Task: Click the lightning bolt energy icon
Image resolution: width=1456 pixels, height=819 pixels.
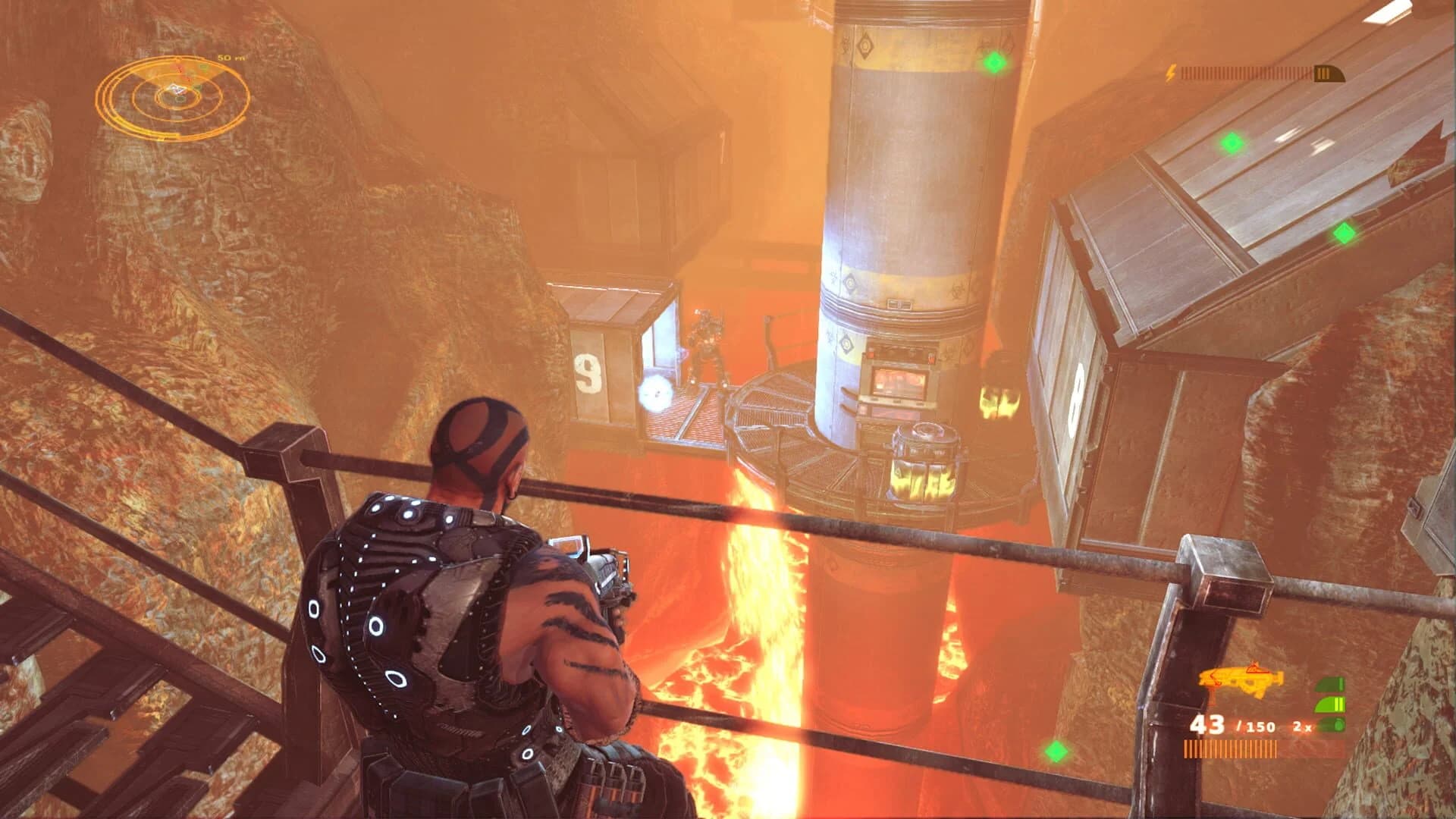Action: point(1171,73)
